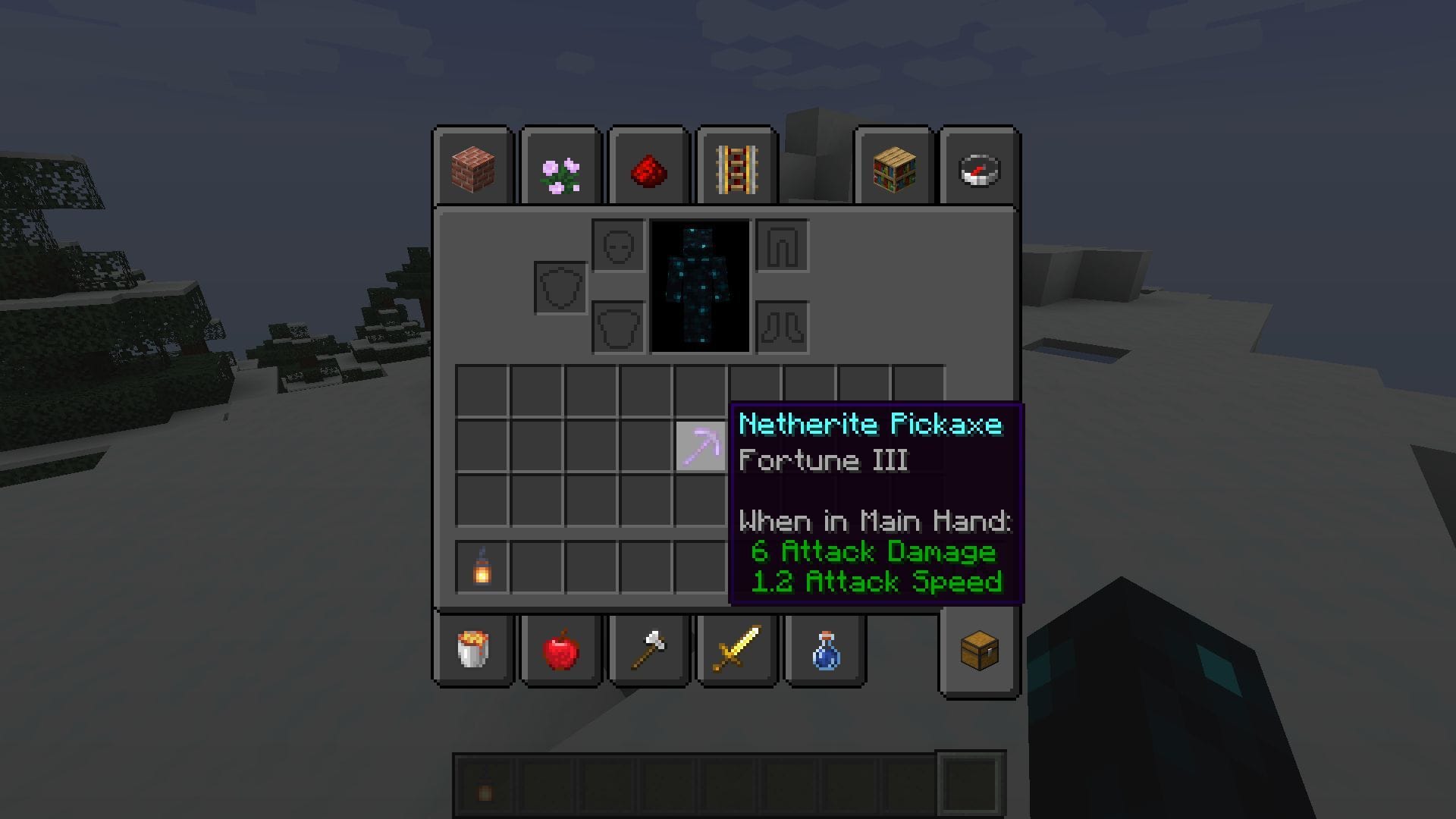Select the Food tab apple icon
1456x819 pixels.
[561, 651]
